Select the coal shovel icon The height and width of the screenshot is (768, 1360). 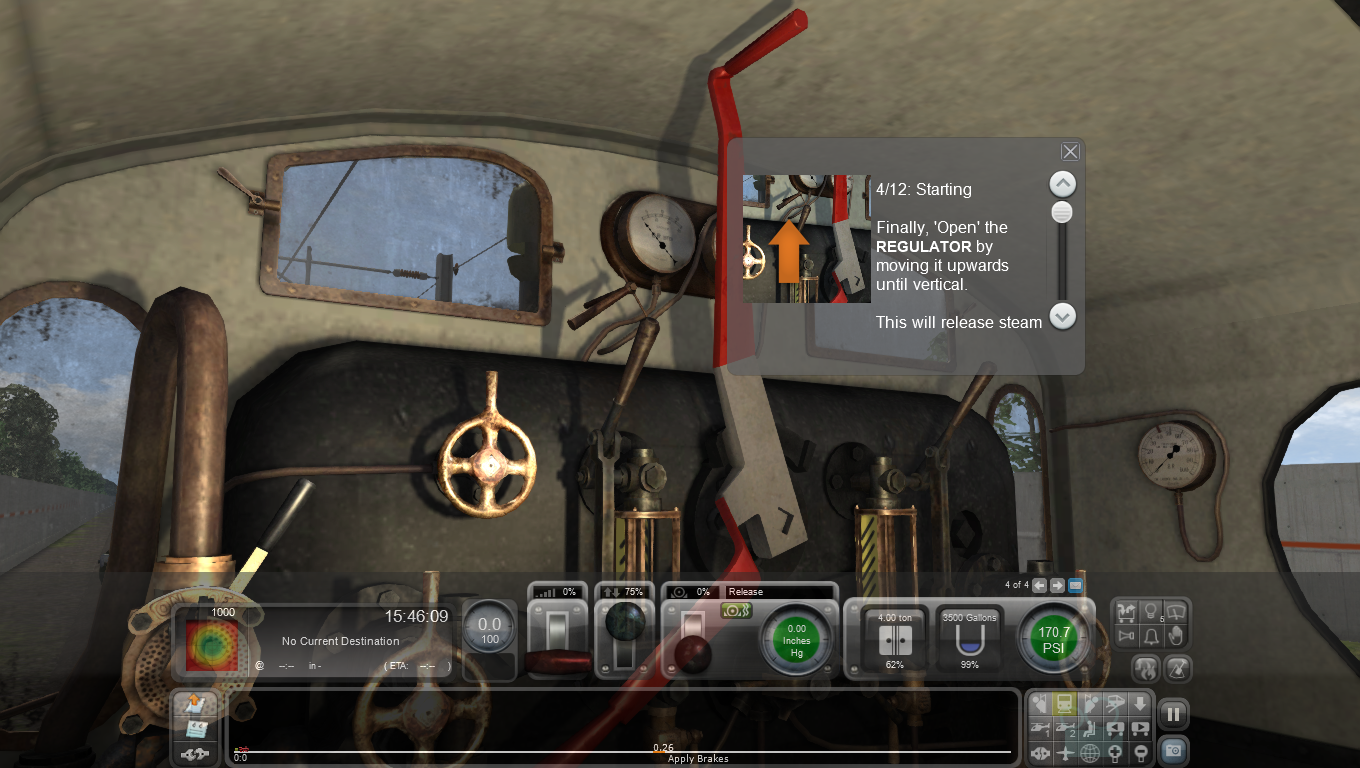(1178, 668)
